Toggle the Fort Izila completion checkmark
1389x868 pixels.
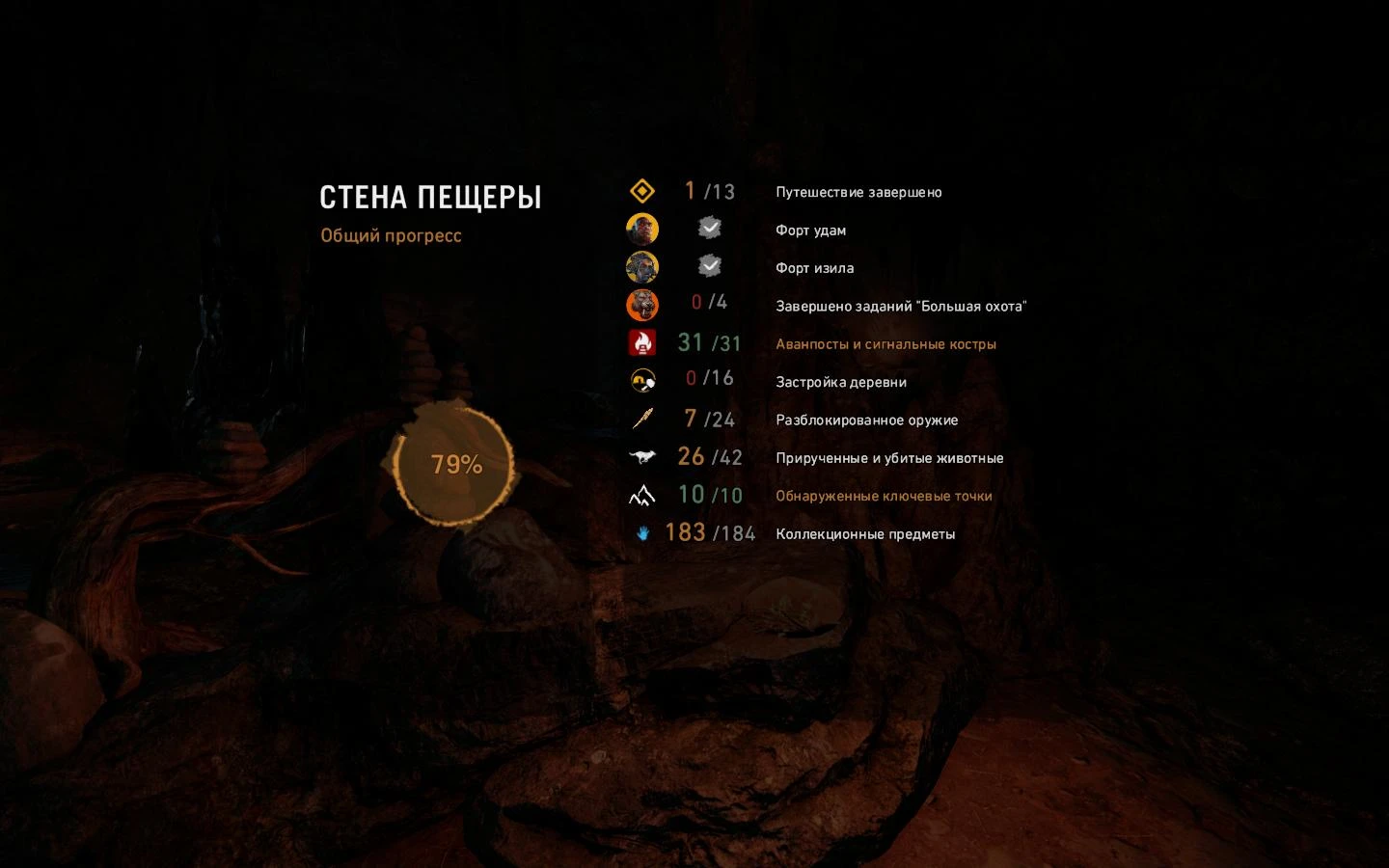711,266
